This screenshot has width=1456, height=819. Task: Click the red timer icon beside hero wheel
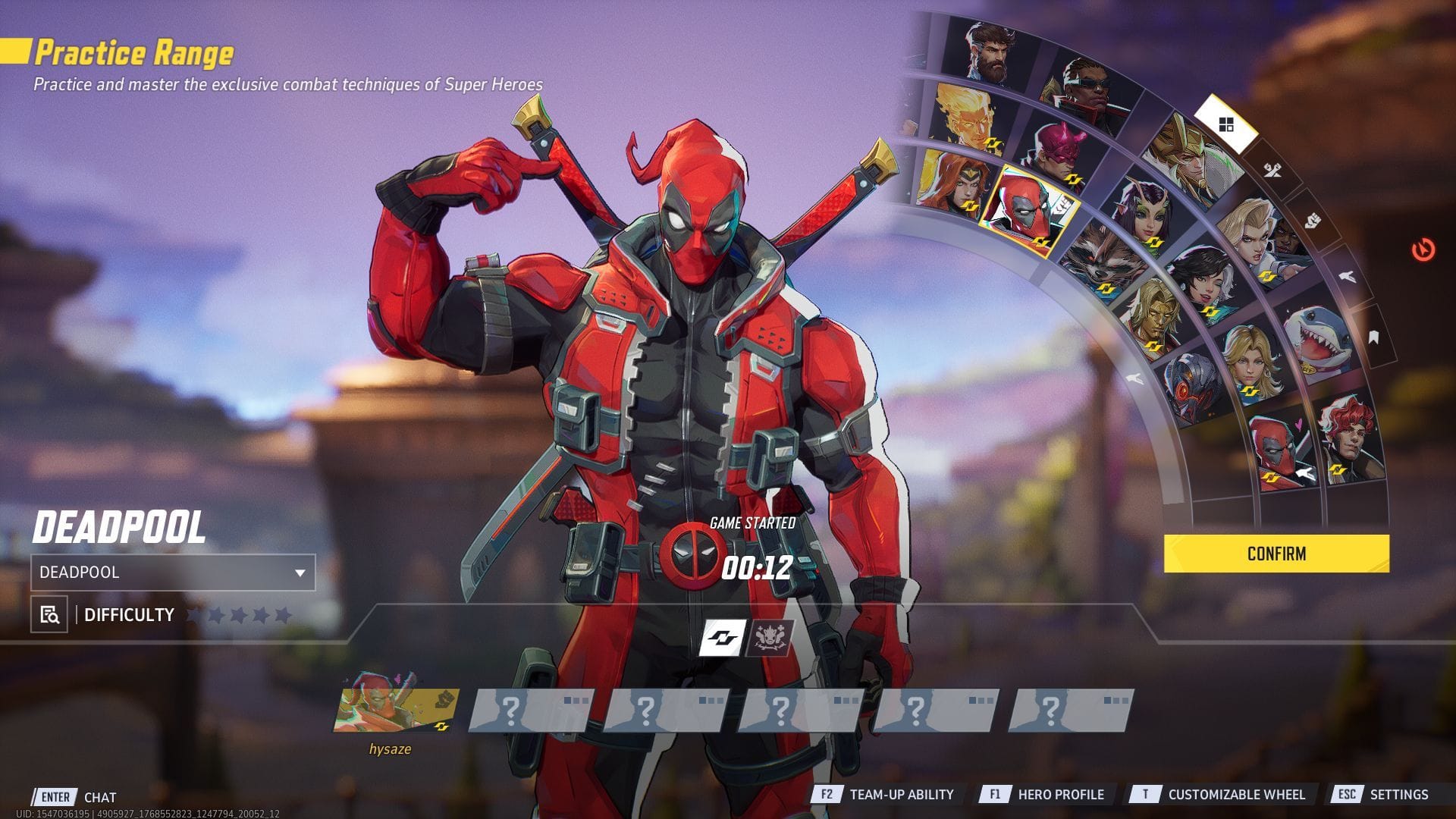[x=1422, y=249]
